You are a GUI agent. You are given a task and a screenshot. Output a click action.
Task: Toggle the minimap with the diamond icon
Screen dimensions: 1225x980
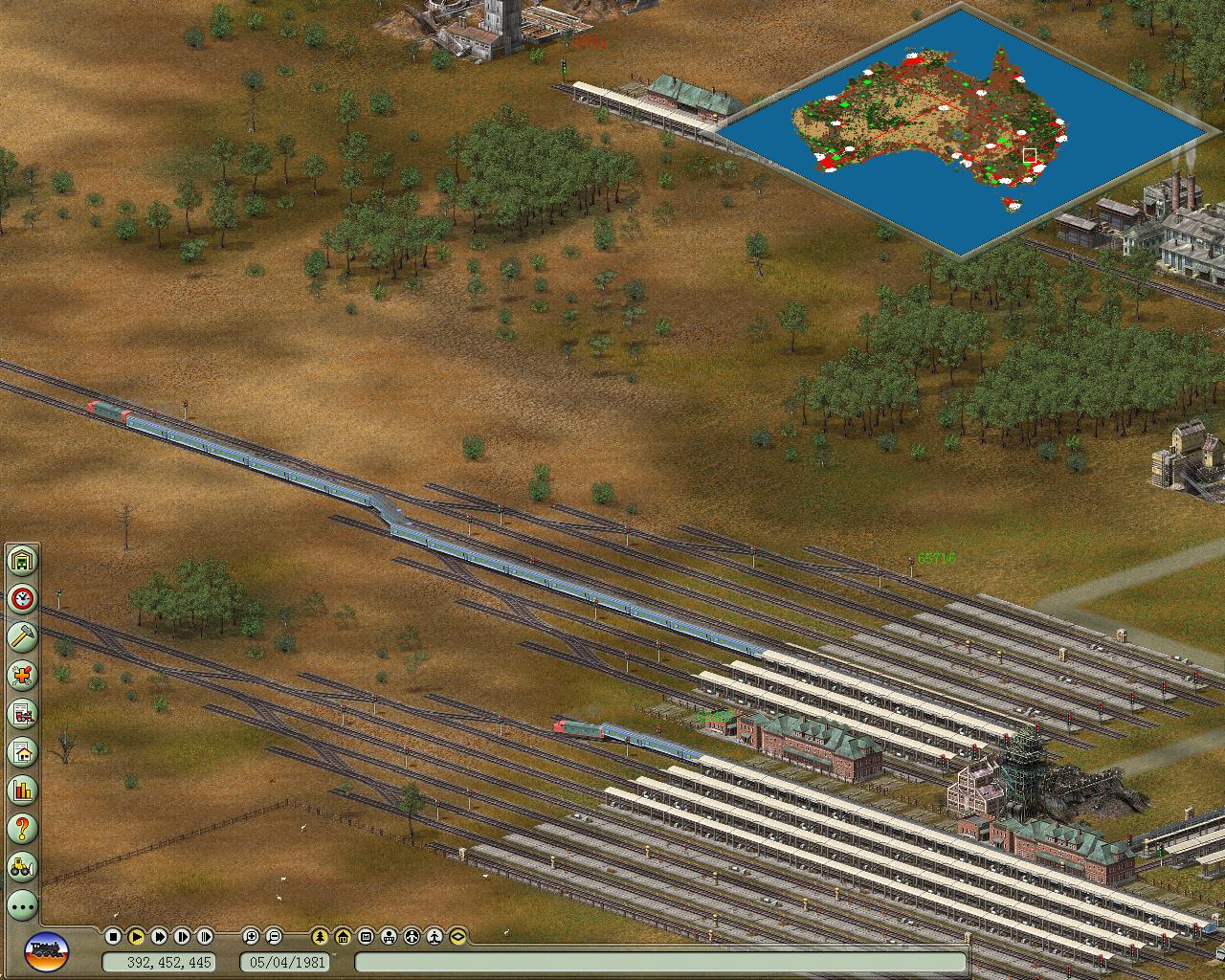click(457, 937)
